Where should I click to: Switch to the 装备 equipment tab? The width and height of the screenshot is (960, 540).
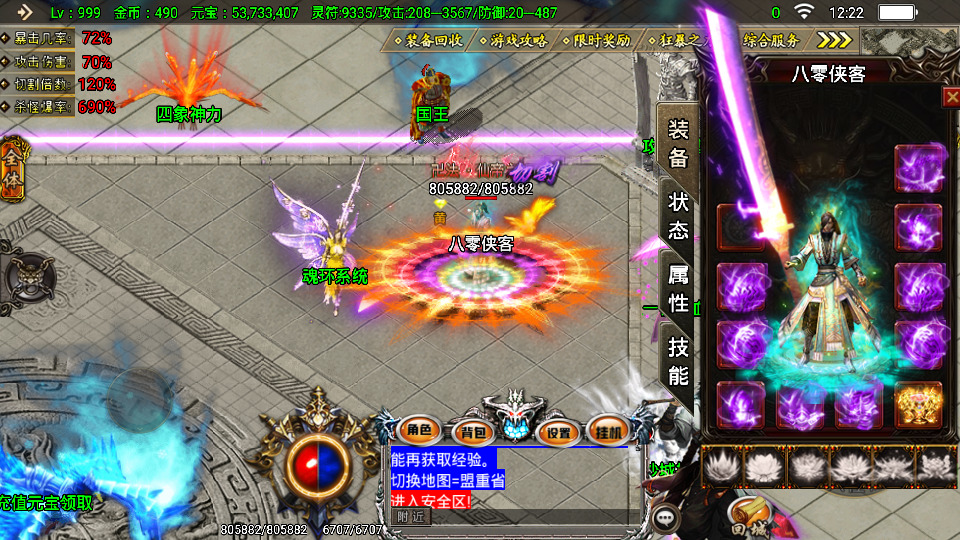tap(678, 145)
